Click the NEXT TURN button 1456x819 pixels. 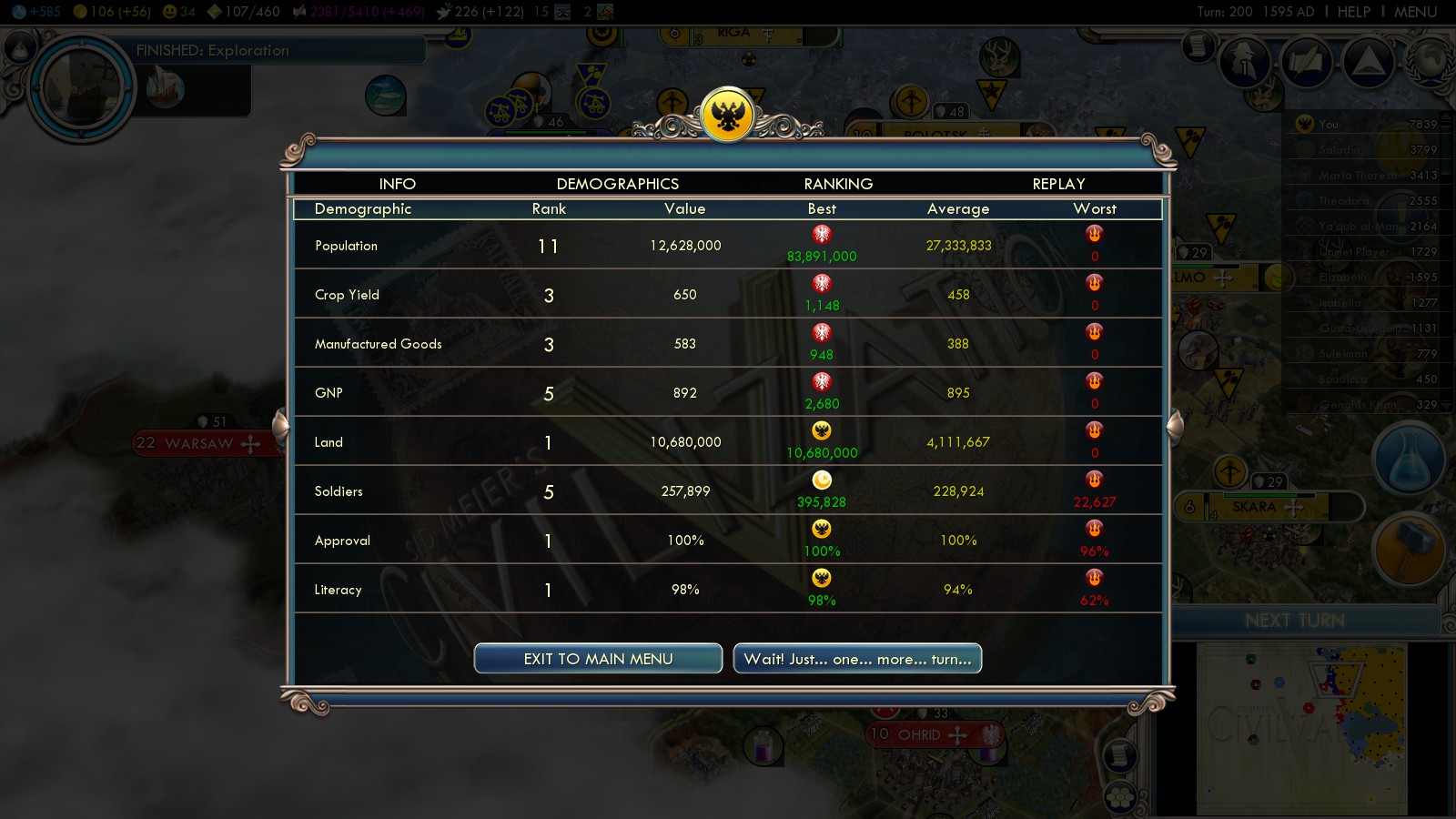click(x=1295, y=621)
